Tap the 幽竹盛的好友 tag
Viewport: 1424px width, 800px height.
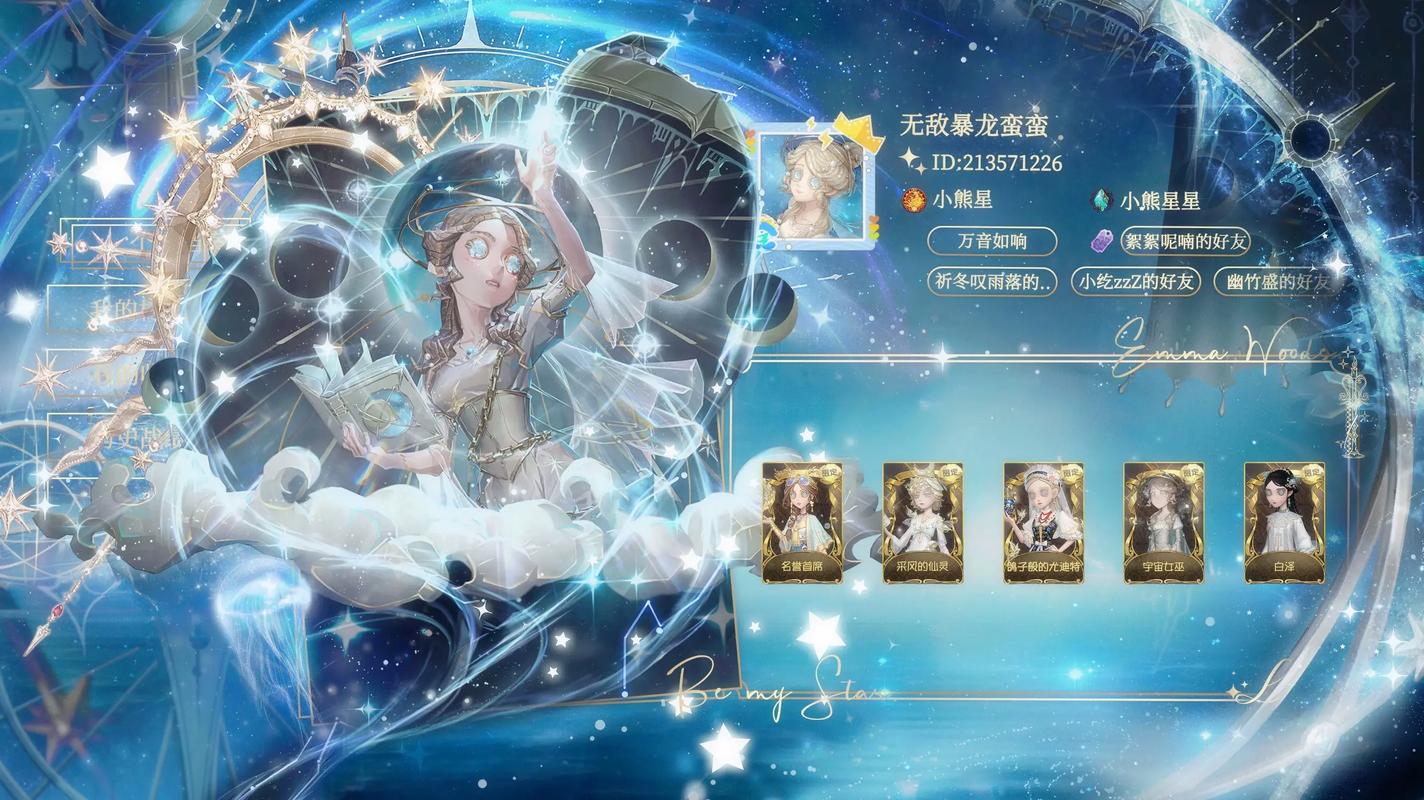1276,281
